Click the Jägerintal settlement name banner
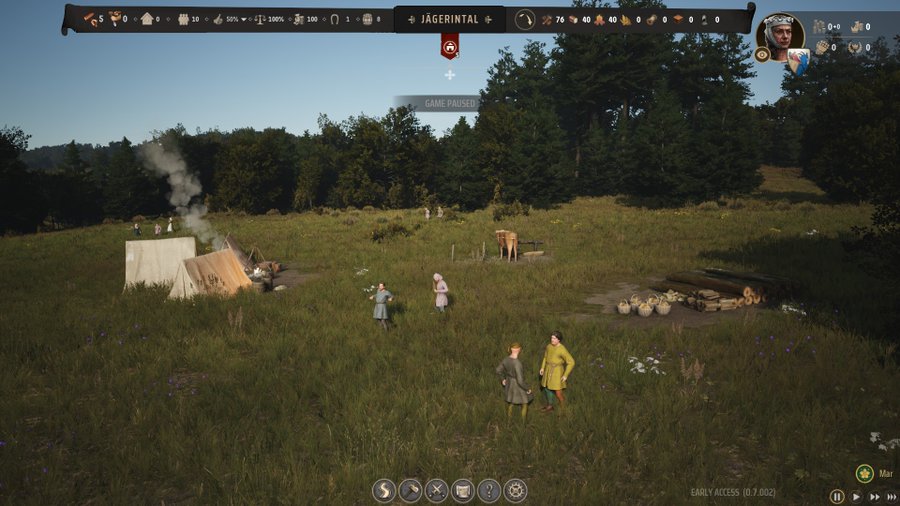The height and width of the screenshot is (506, 900). point(449,19)
